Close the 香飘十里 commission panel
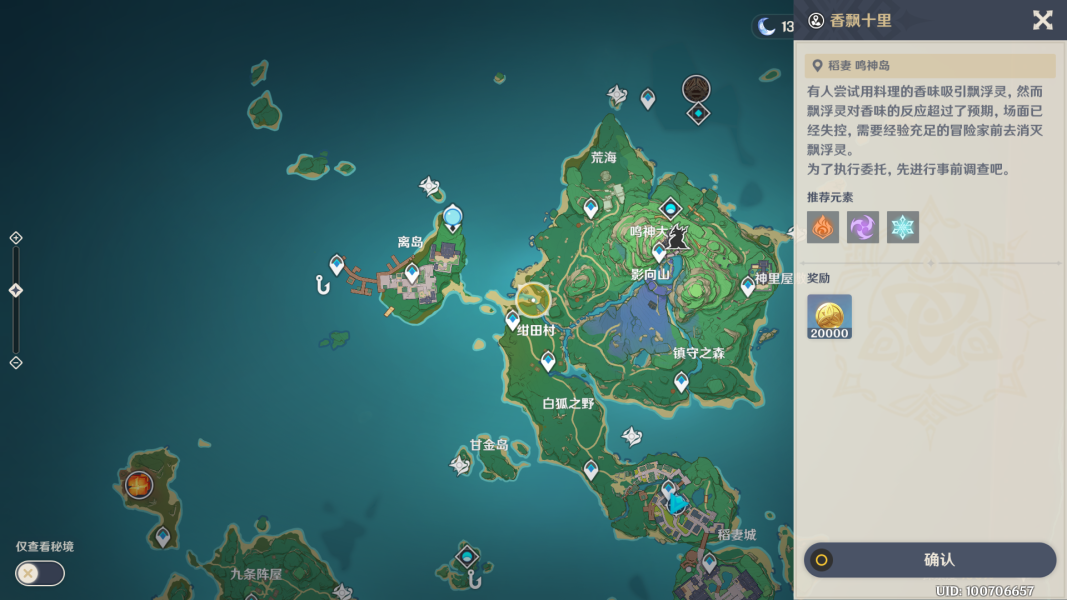This screenshot has width=1067, height=600. click(x=1042, y=20)
